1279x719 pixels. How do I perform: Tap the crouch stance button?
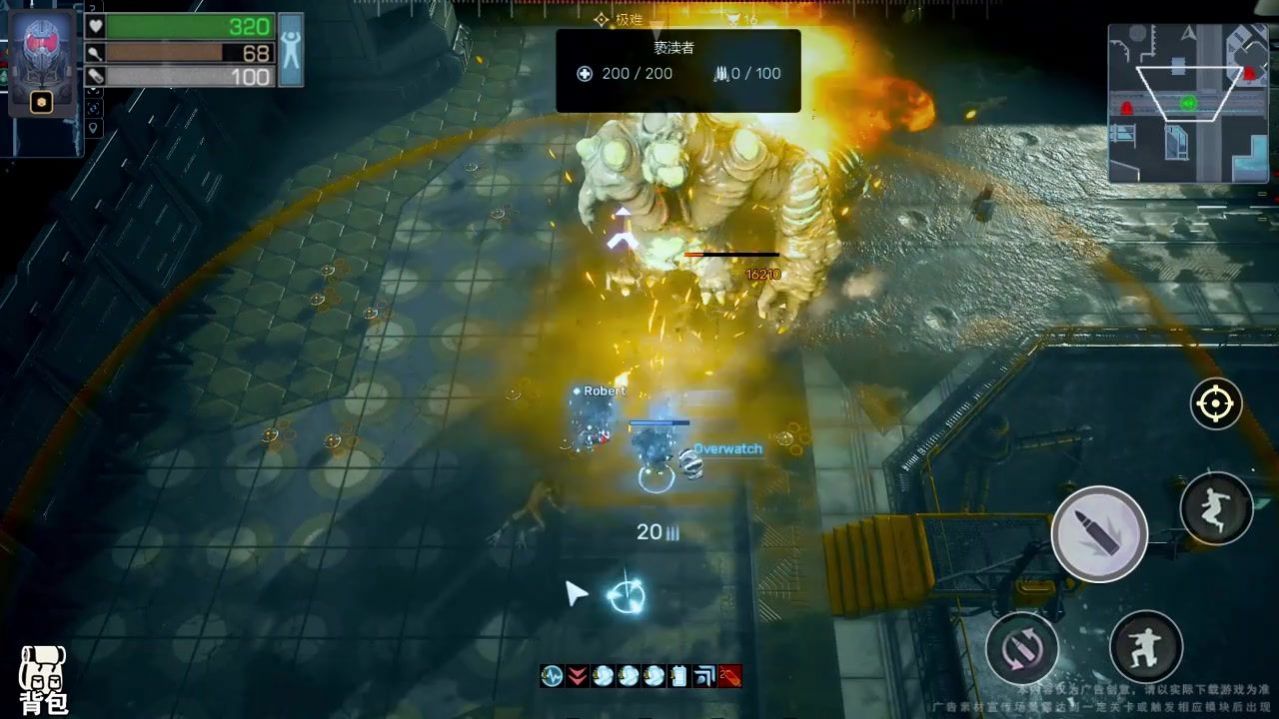click(x=1146, y=646)
